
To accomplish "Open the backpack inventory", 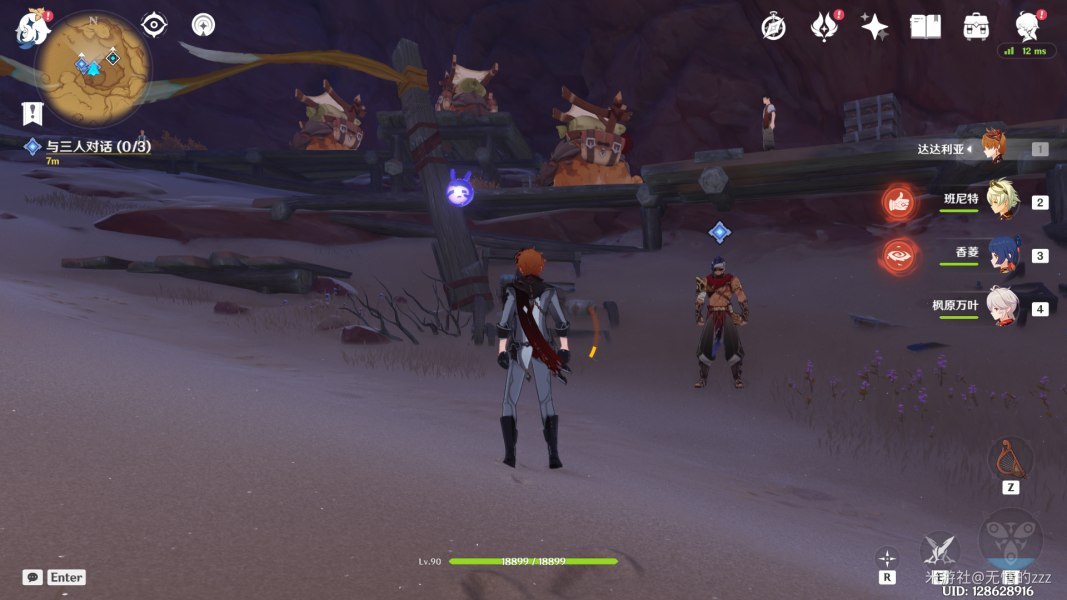I will [x=977, y=27].
